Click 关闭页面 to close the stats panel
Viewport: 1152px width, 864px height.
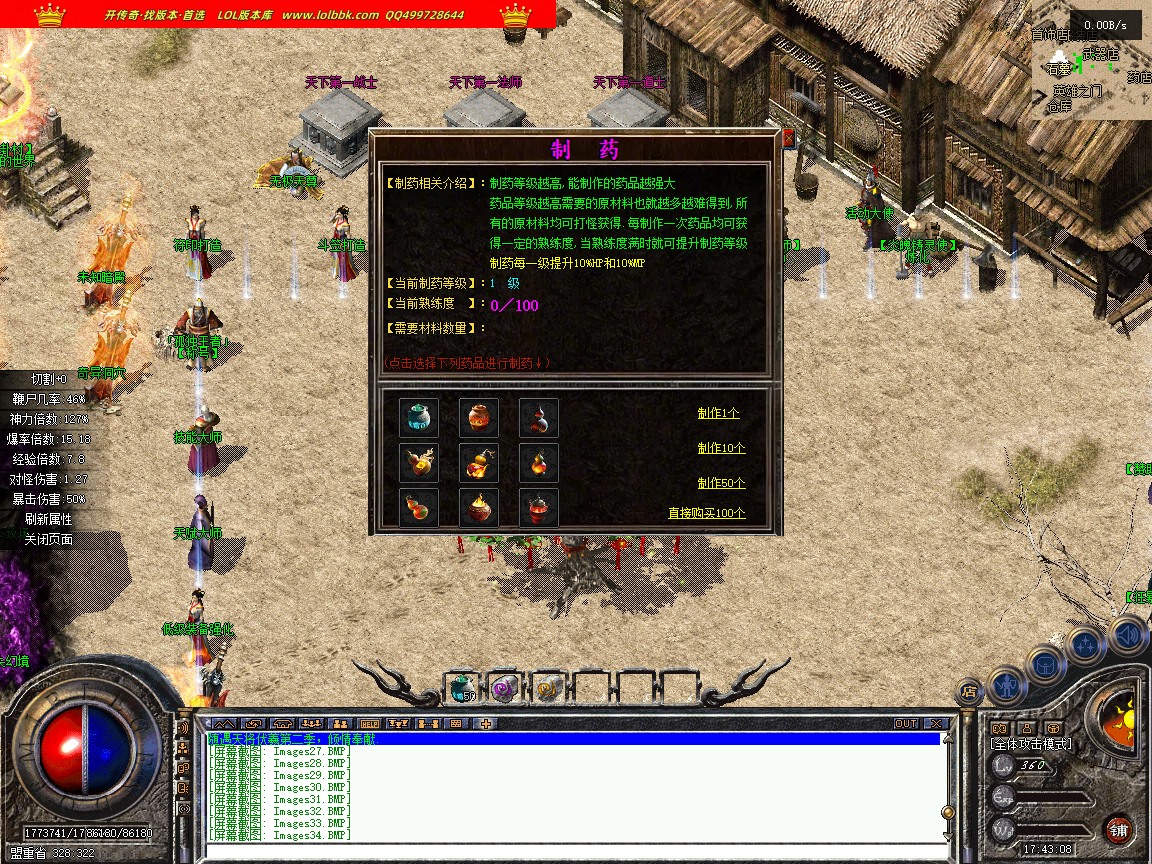pyautogui.click(x=48, y=539)
